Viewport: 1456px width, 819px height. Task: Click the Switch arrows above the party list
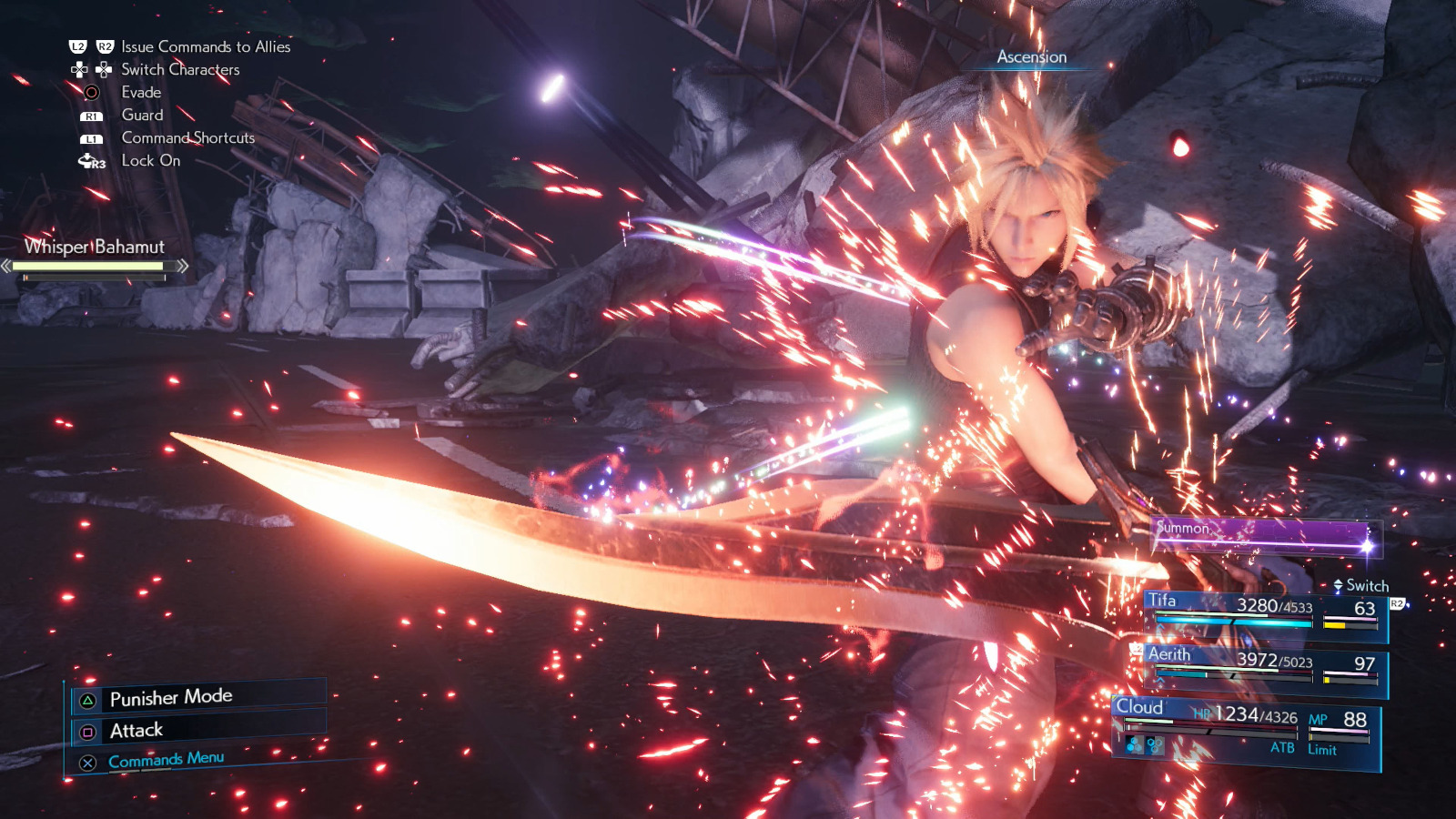[1338, 585]
